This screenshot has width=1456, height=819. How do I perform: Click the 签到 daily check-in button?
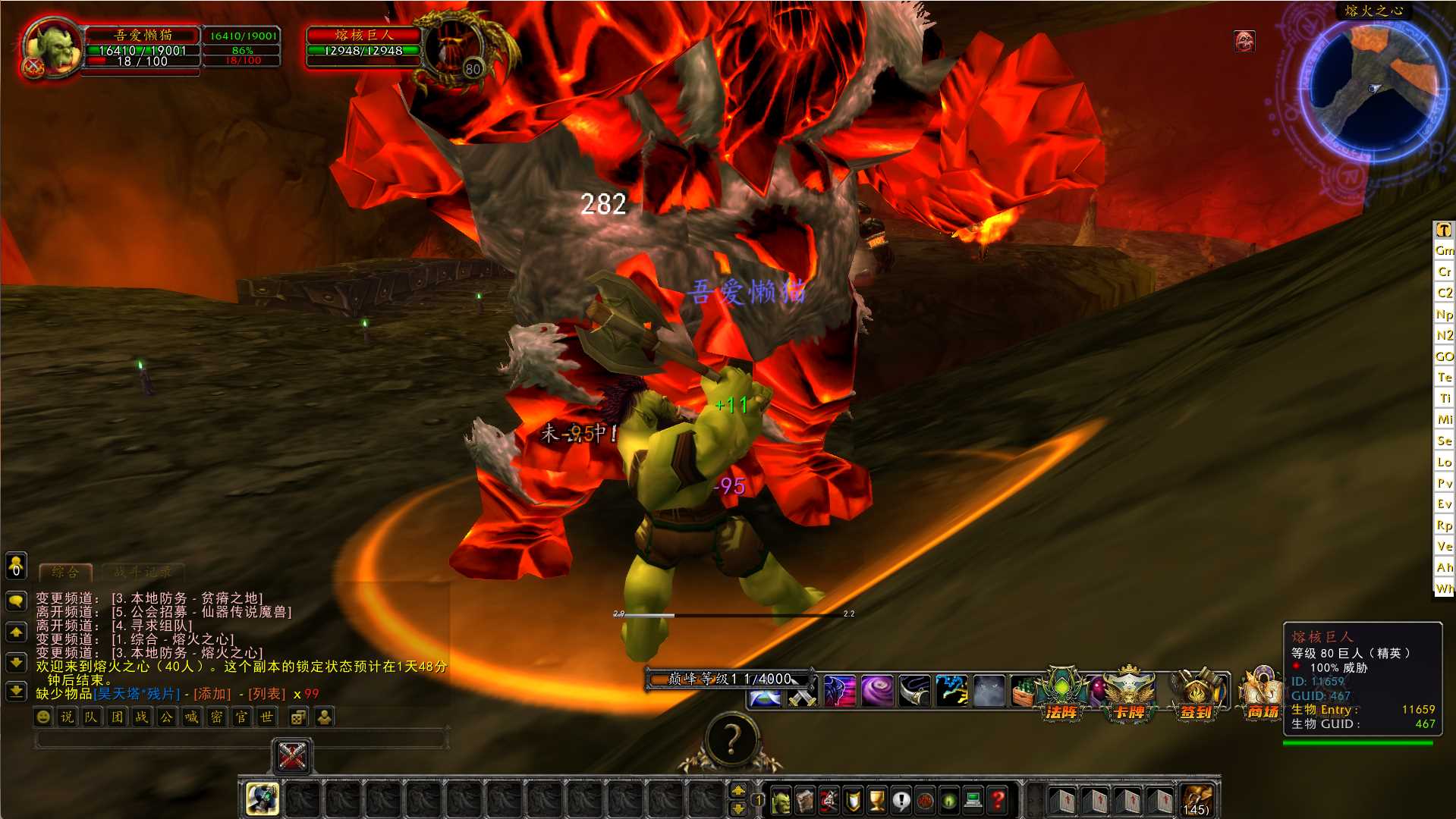[x=1197, y=694]
